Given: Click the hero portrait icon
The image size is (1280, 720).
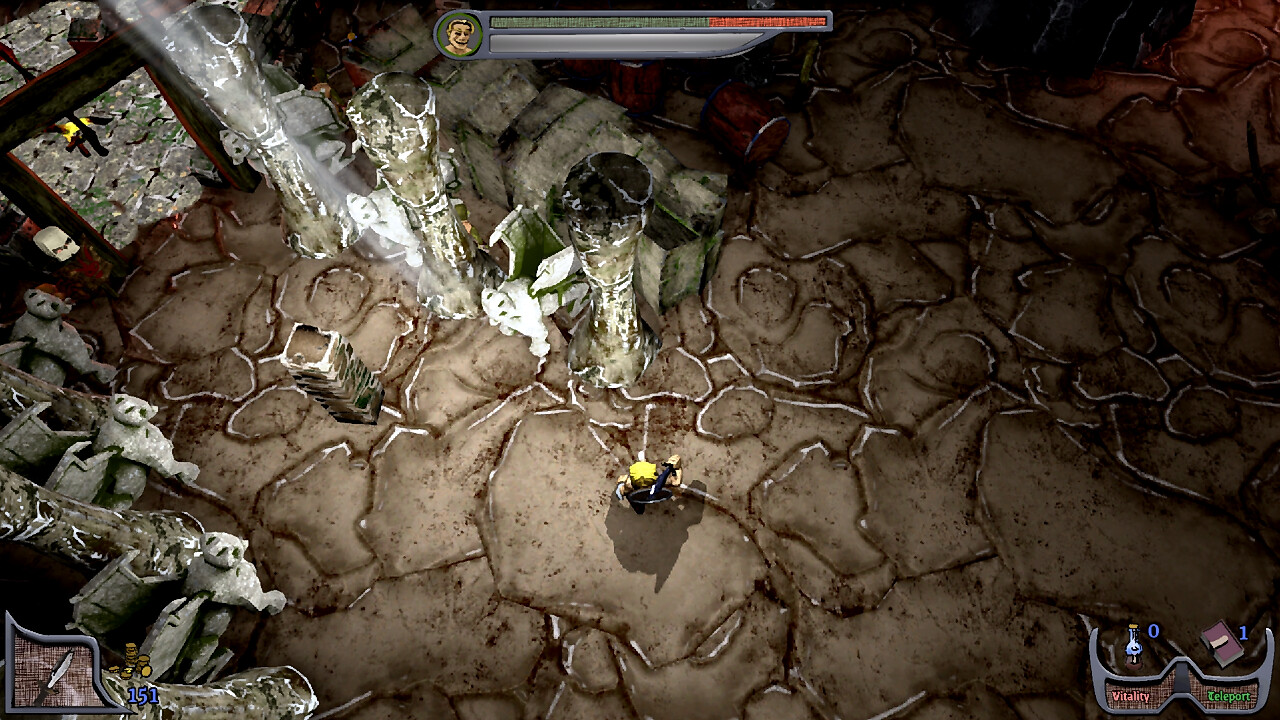Looking at the screenshot, I should coord(459,35).
